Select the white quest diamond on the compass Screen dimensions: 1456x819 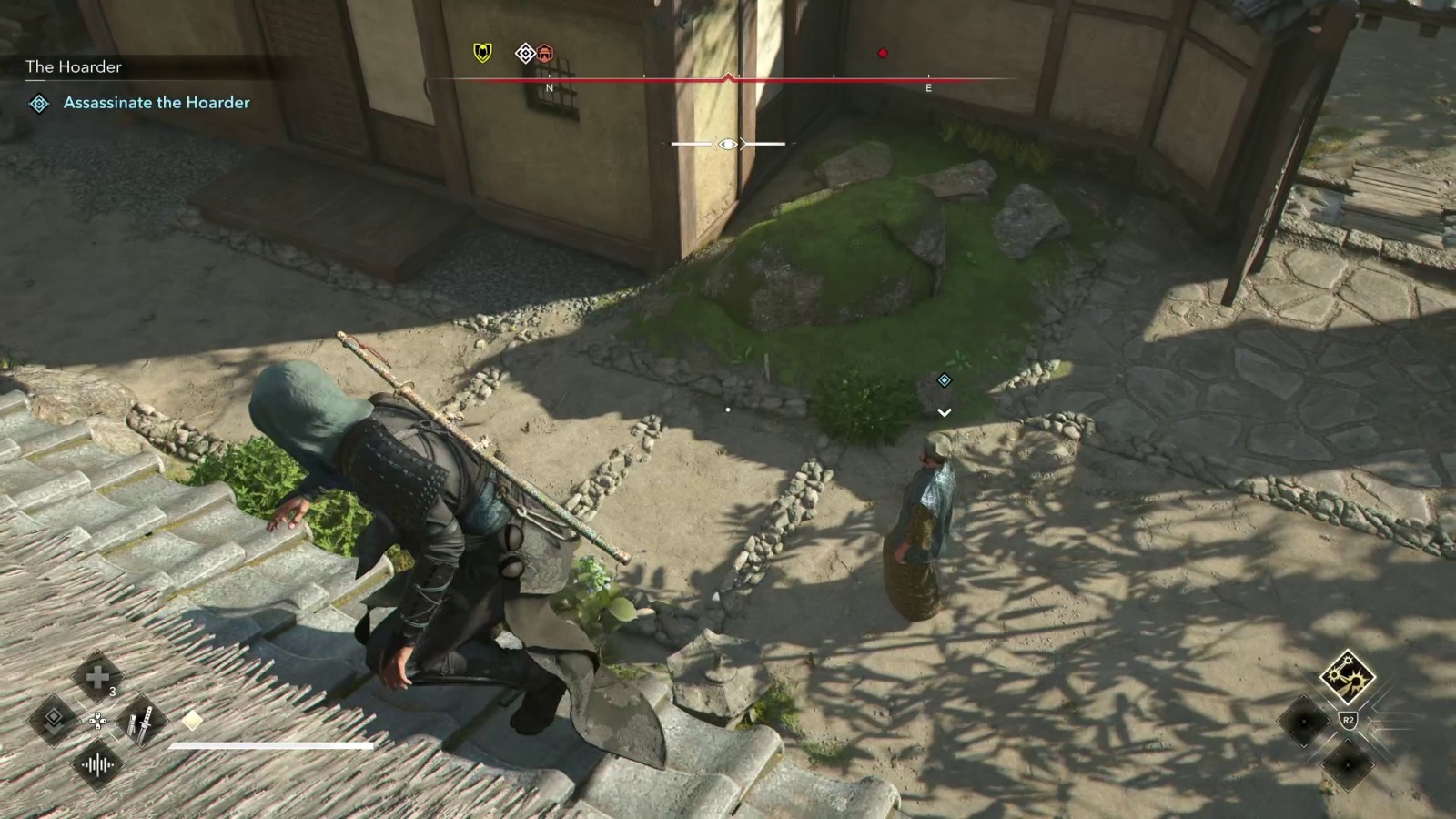pos(523,53)
